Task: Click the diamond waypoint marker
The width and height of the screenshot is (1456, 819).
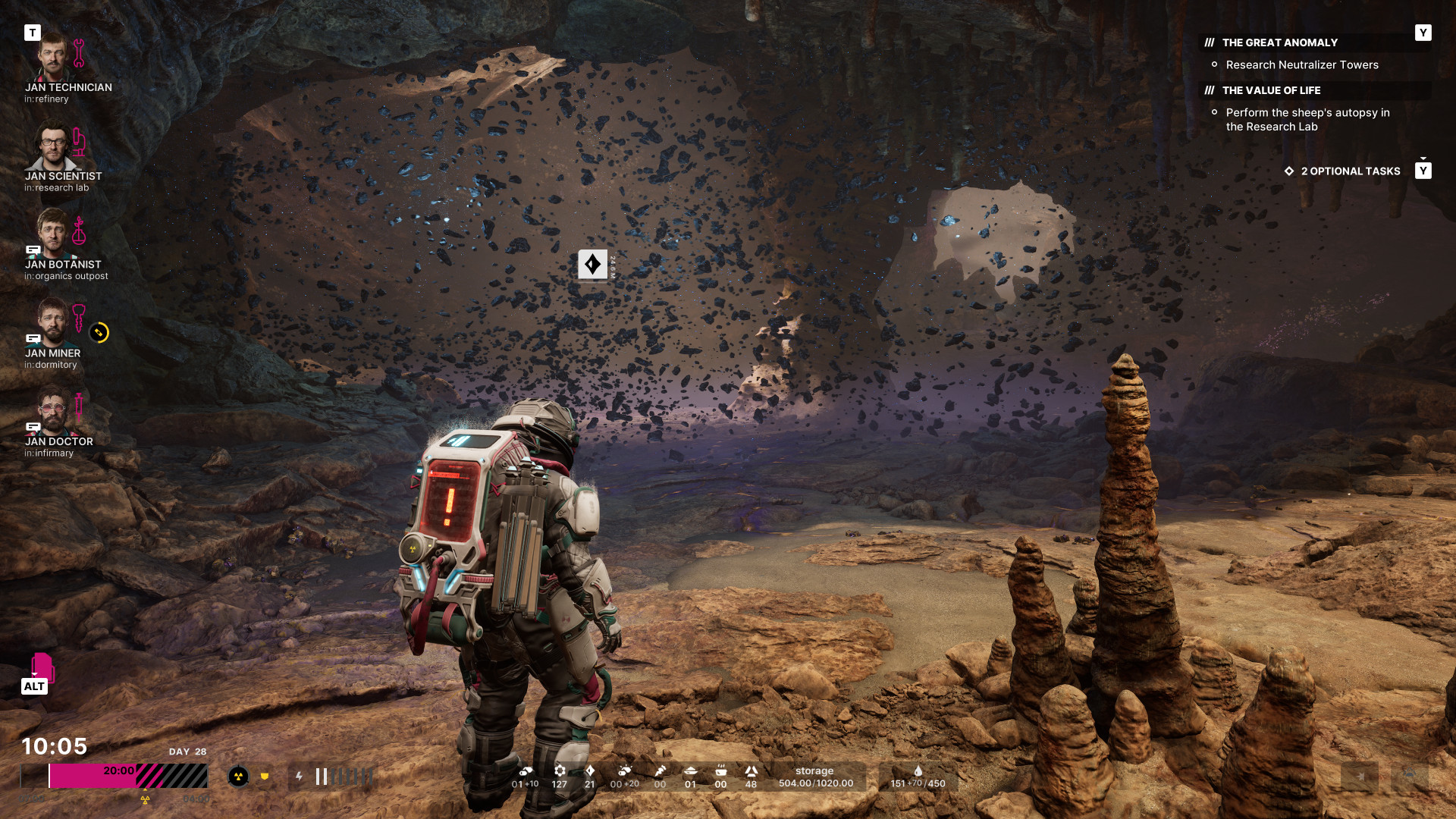Action: [592, 265]
